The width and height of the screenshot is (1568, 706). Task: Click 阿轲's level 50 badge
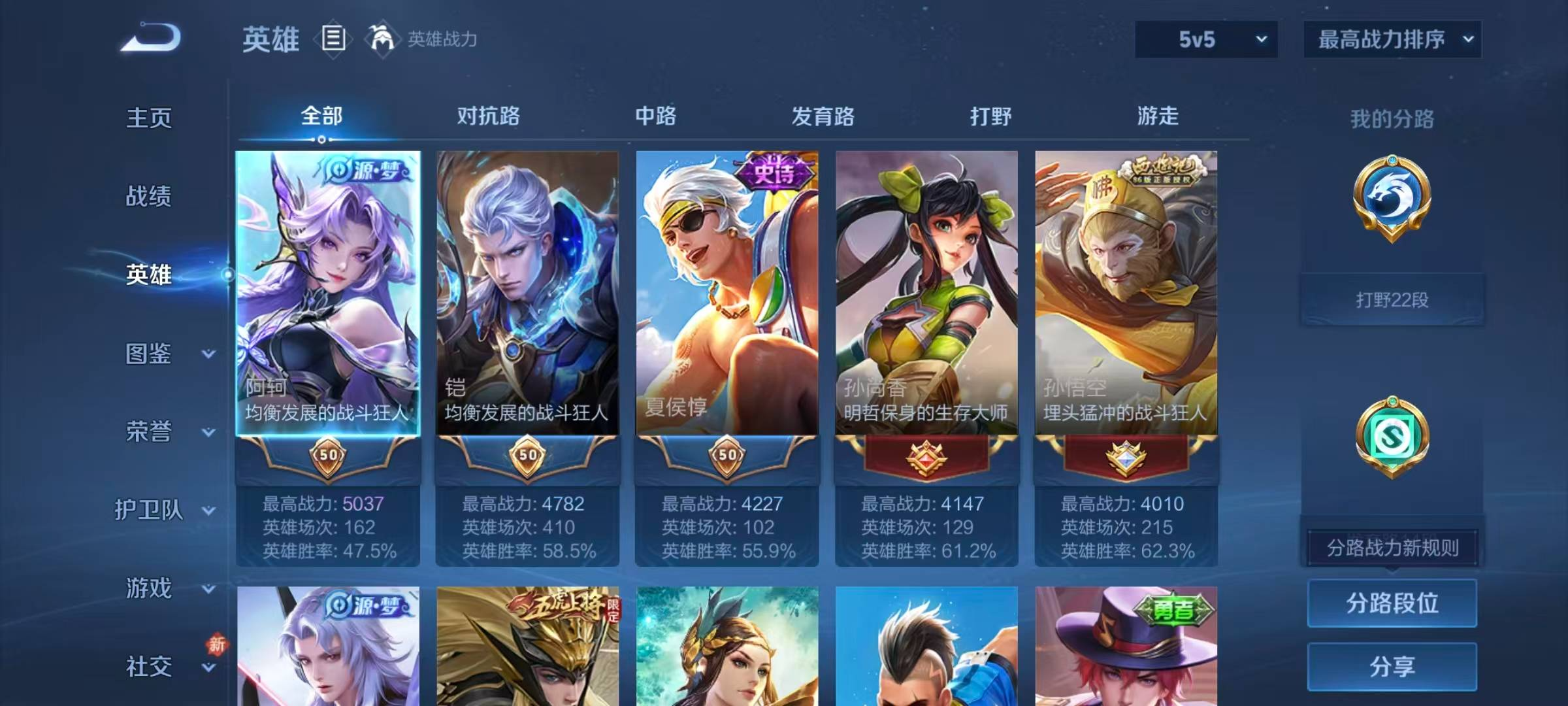330,456
